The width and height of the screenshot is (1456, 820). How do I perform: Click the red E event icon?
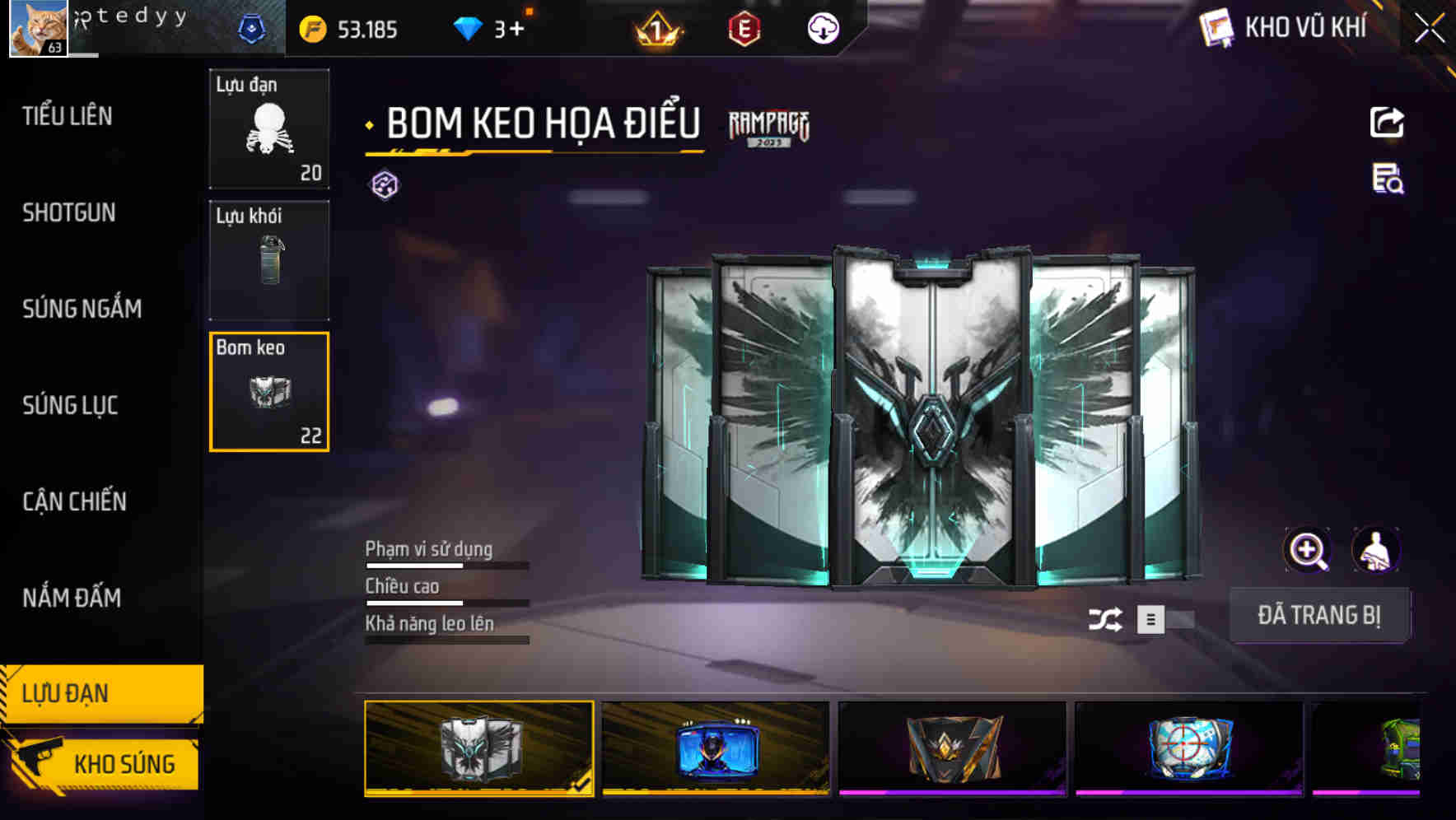[742, 30]
